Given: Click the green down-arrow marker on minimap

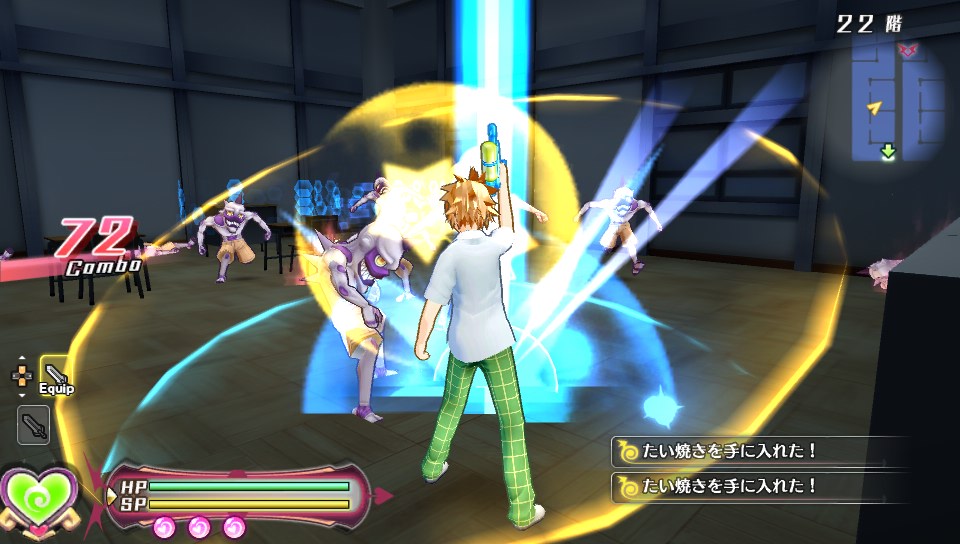Looking at the screenshot, I should (x=887, y=152).
